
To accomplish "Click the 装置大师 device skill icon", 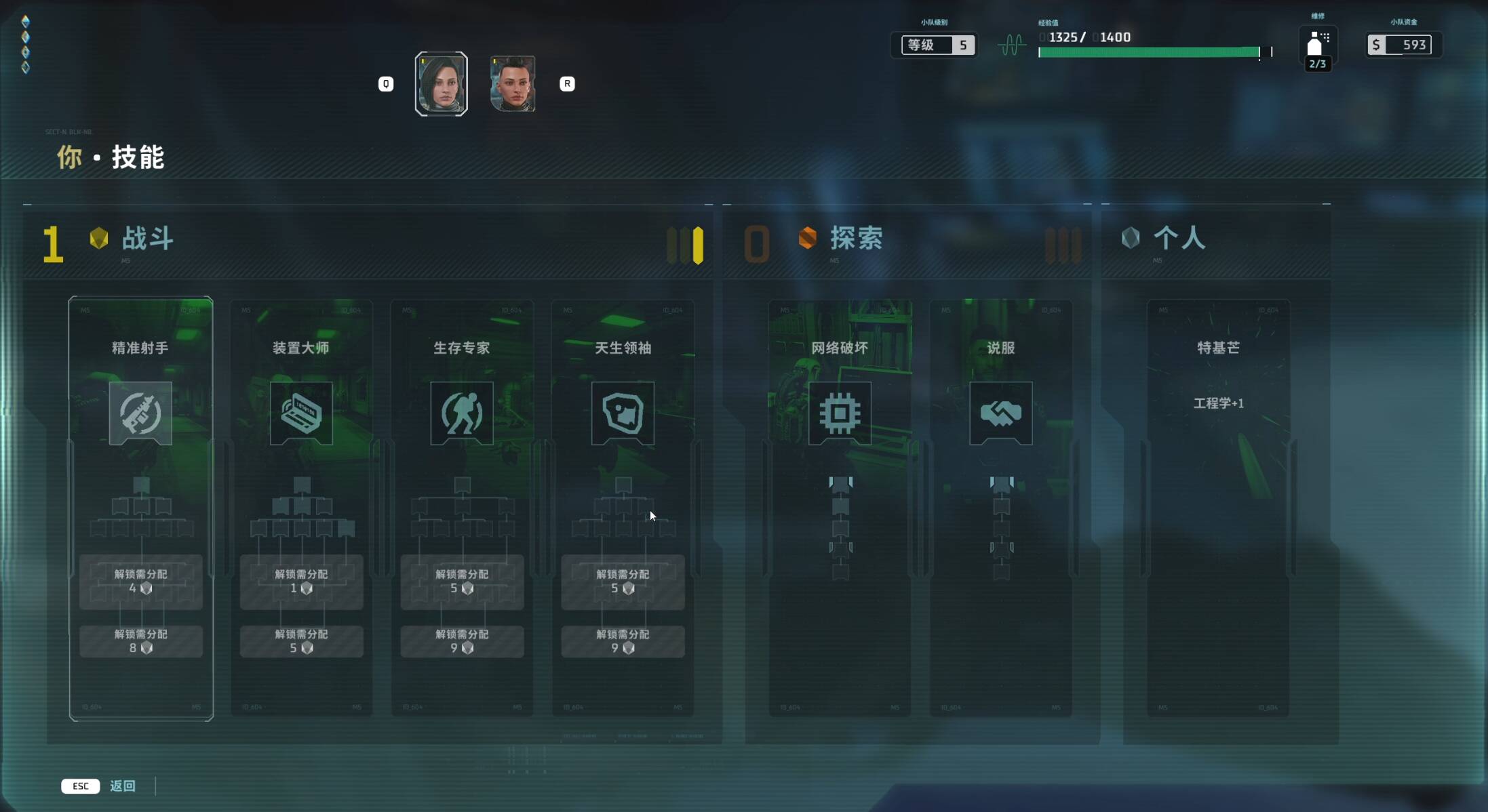I will 301,413.
